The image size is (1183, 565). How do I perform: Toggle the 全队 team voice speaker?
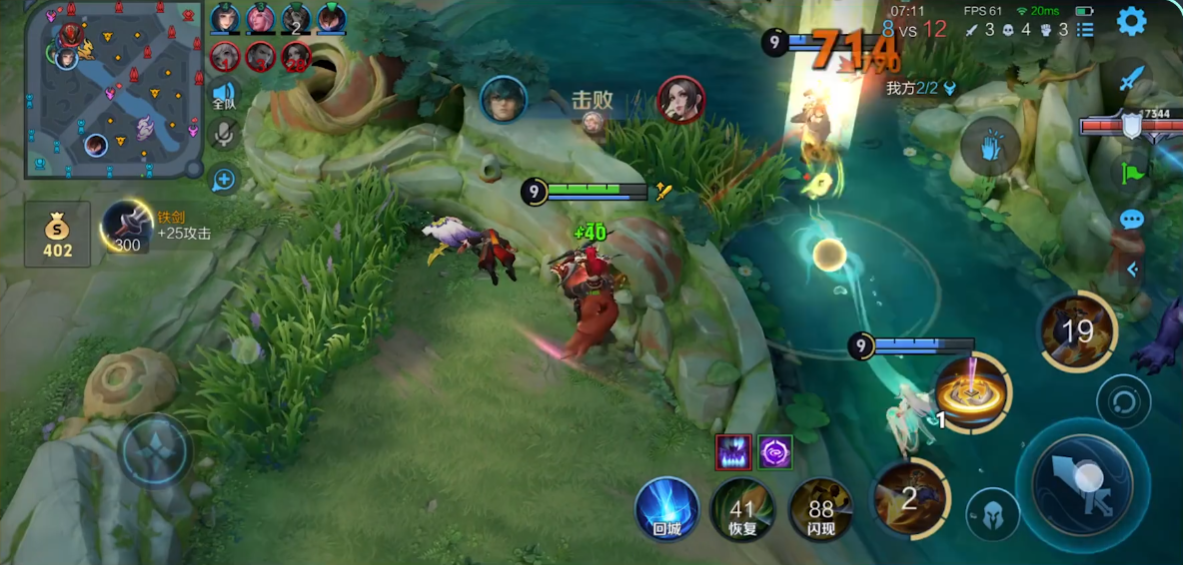pos(224,96)
